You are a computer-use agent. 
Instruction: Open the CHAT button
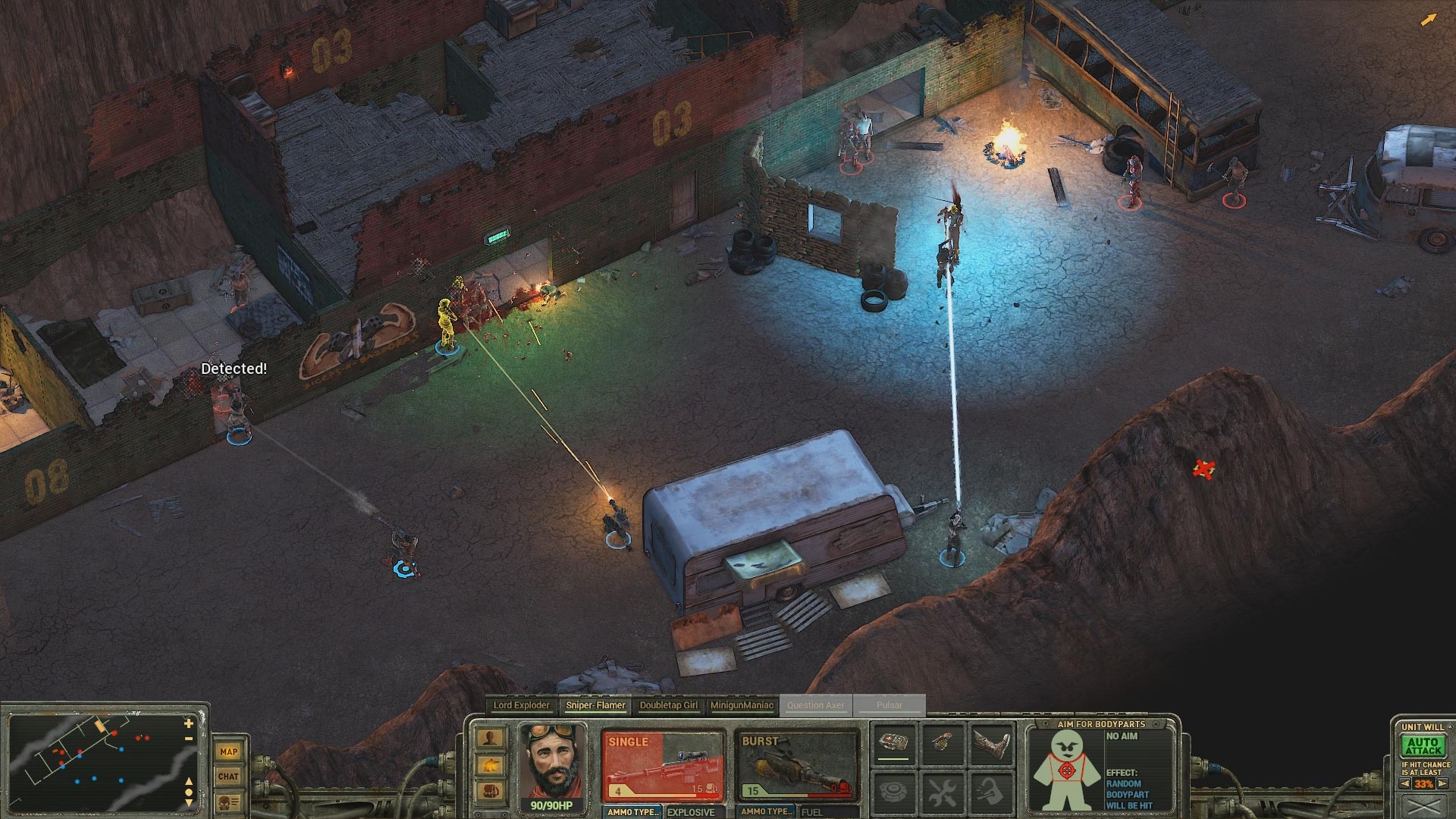coord(229,776)
